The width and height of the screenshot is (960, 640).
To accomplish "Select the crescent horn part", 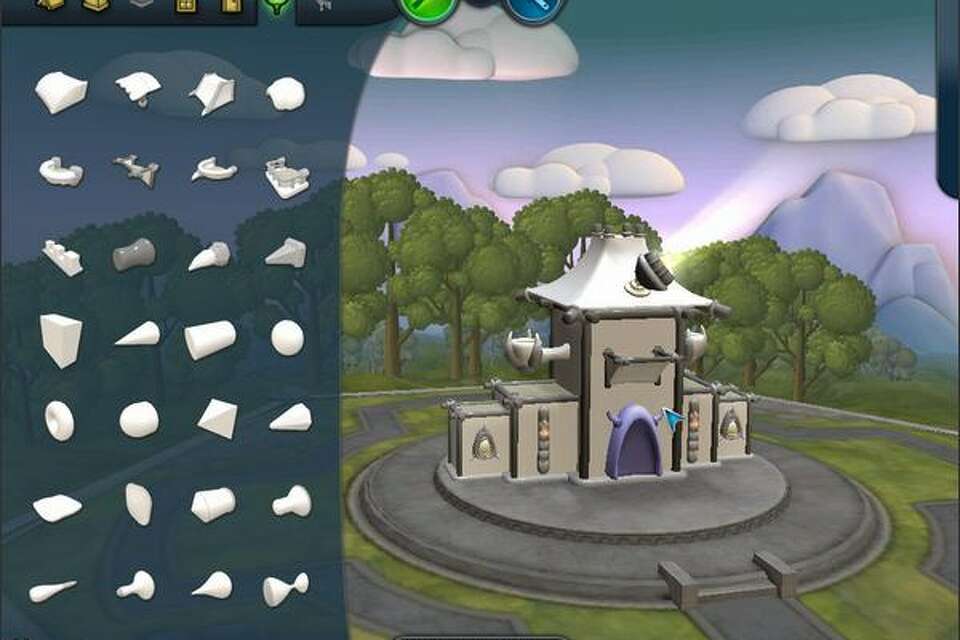I will pos(214,170).
